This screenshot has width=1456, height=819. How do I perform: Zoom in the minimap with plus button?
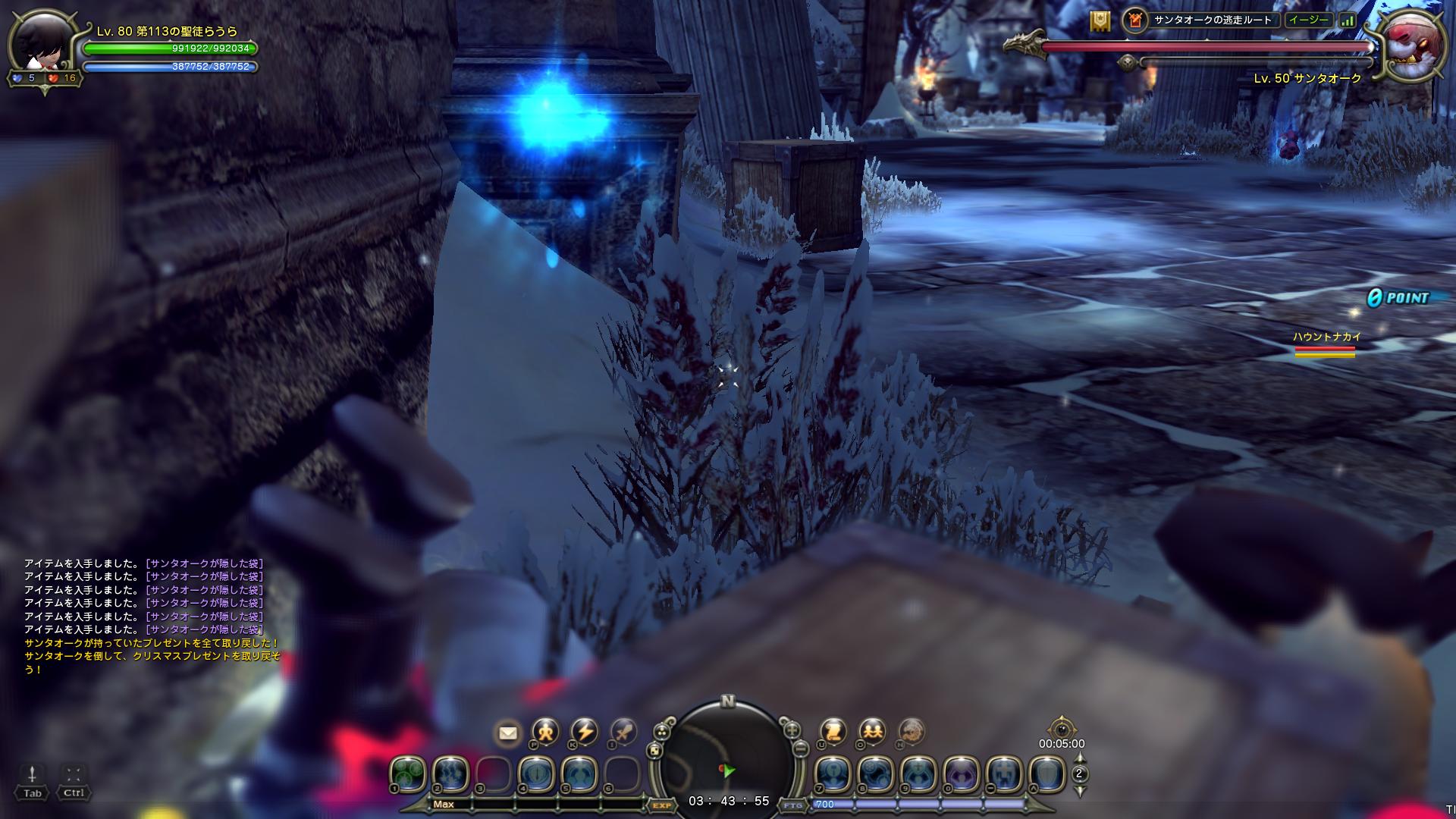point(792,730)
